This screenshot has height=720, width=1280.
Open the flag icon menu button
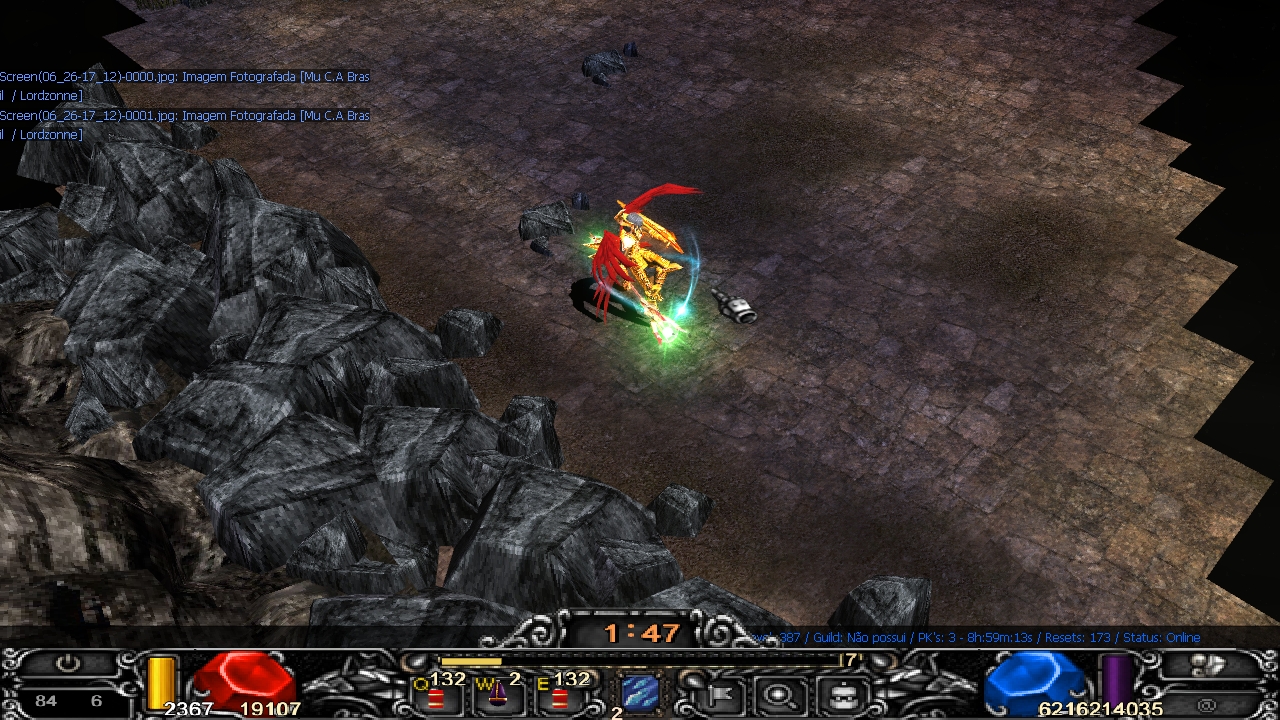[x=718, y=693]
